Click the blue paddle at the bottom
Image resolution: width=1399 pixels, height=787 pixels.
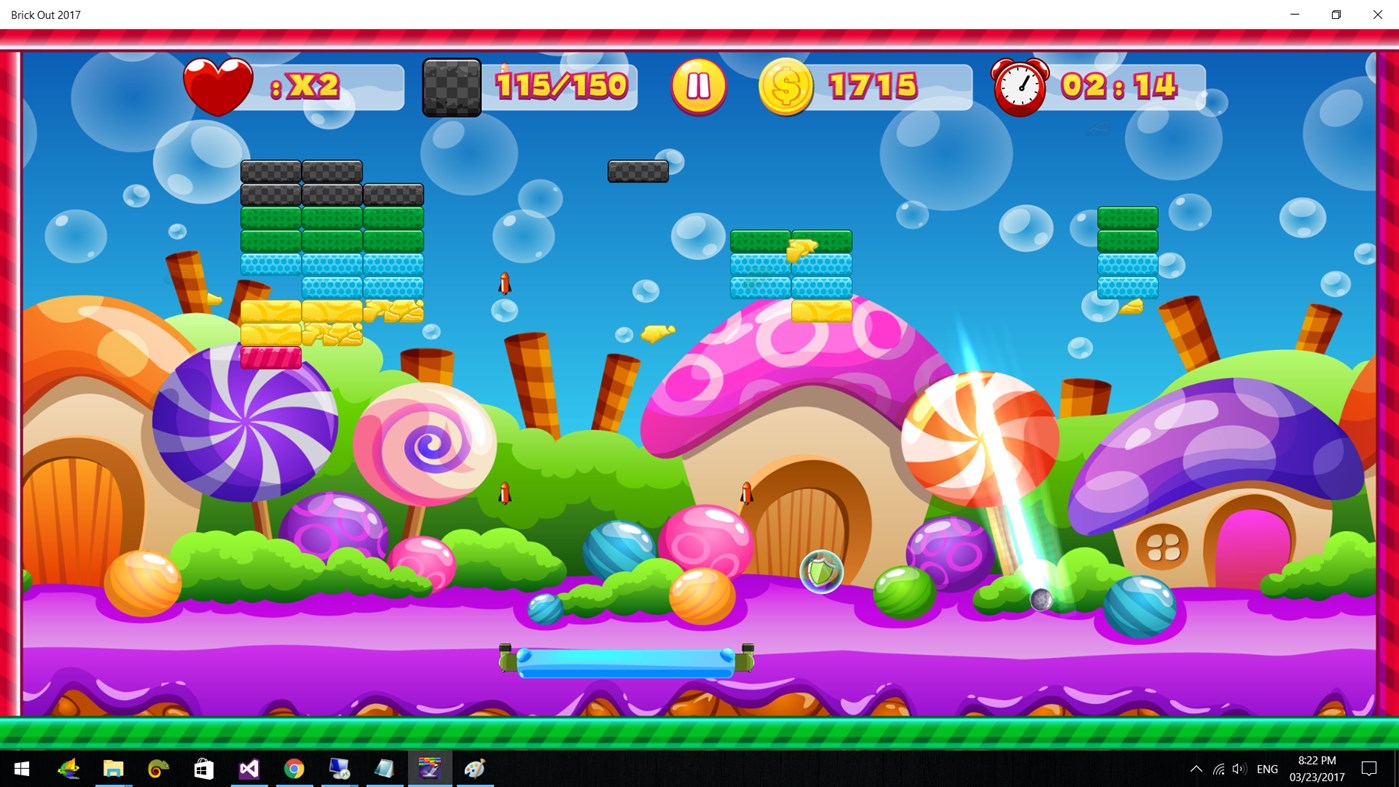point(625,659)
